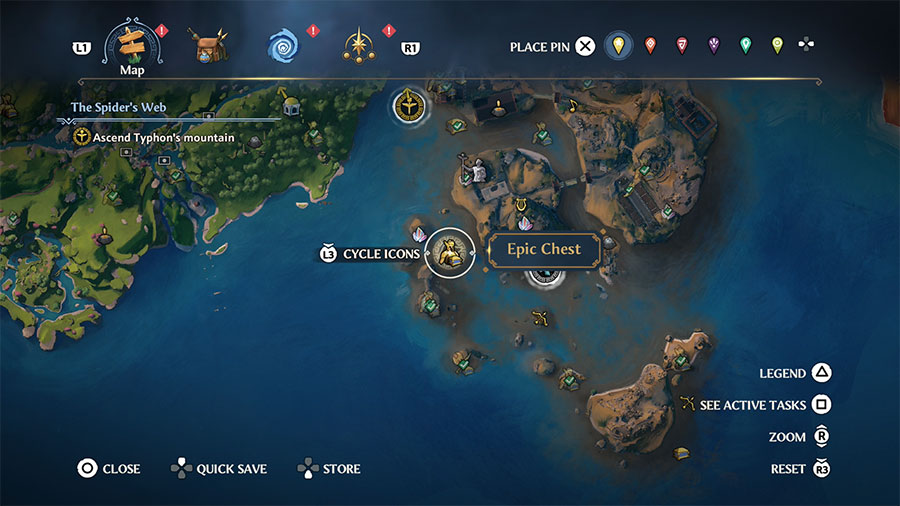Screen dimensions: 900x506
Task: Close the map screen
Action: [88, 468]
